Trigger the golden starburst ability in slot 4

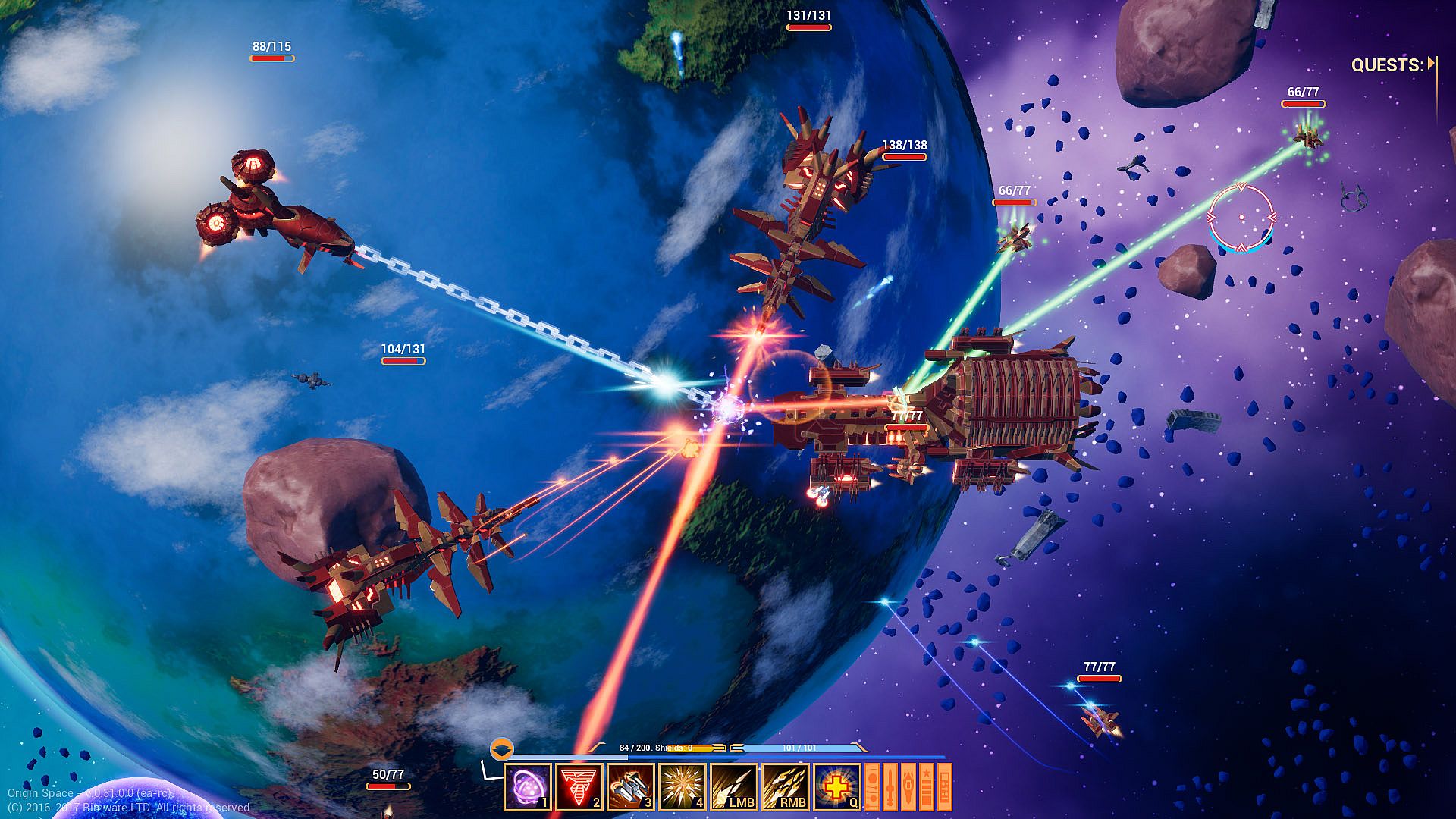pos(682,787)
